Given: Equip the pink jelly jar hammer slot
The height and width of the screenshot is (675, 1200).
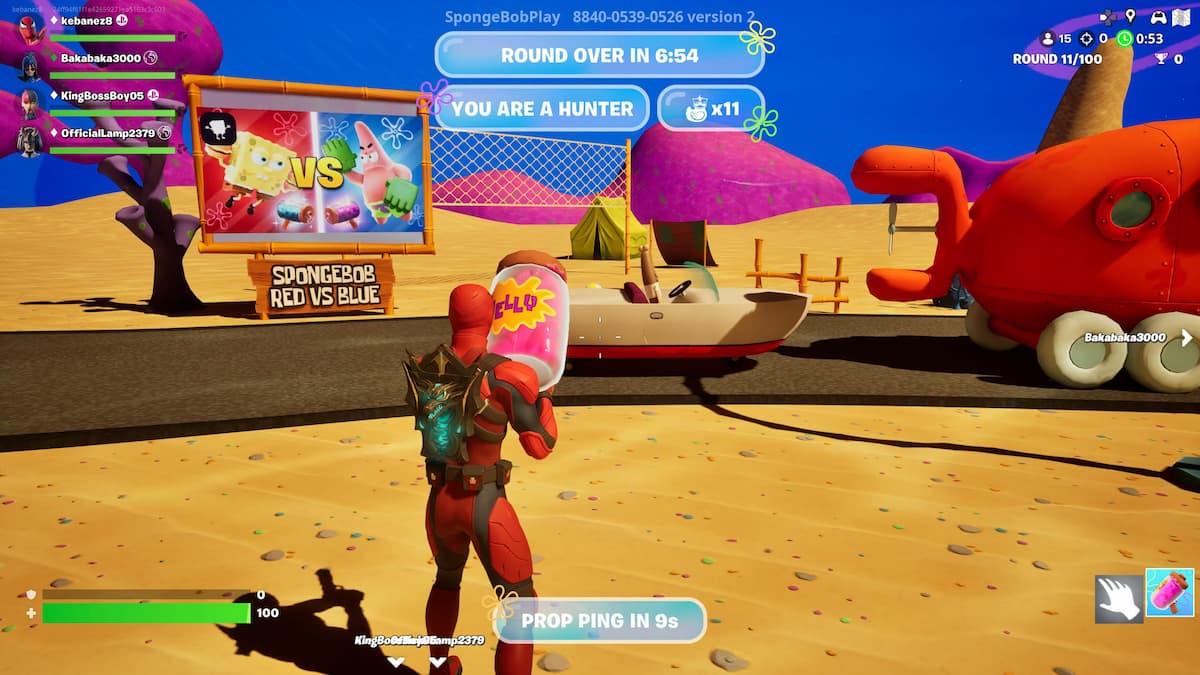Looking at the screenshot, I should point(1169,593).
